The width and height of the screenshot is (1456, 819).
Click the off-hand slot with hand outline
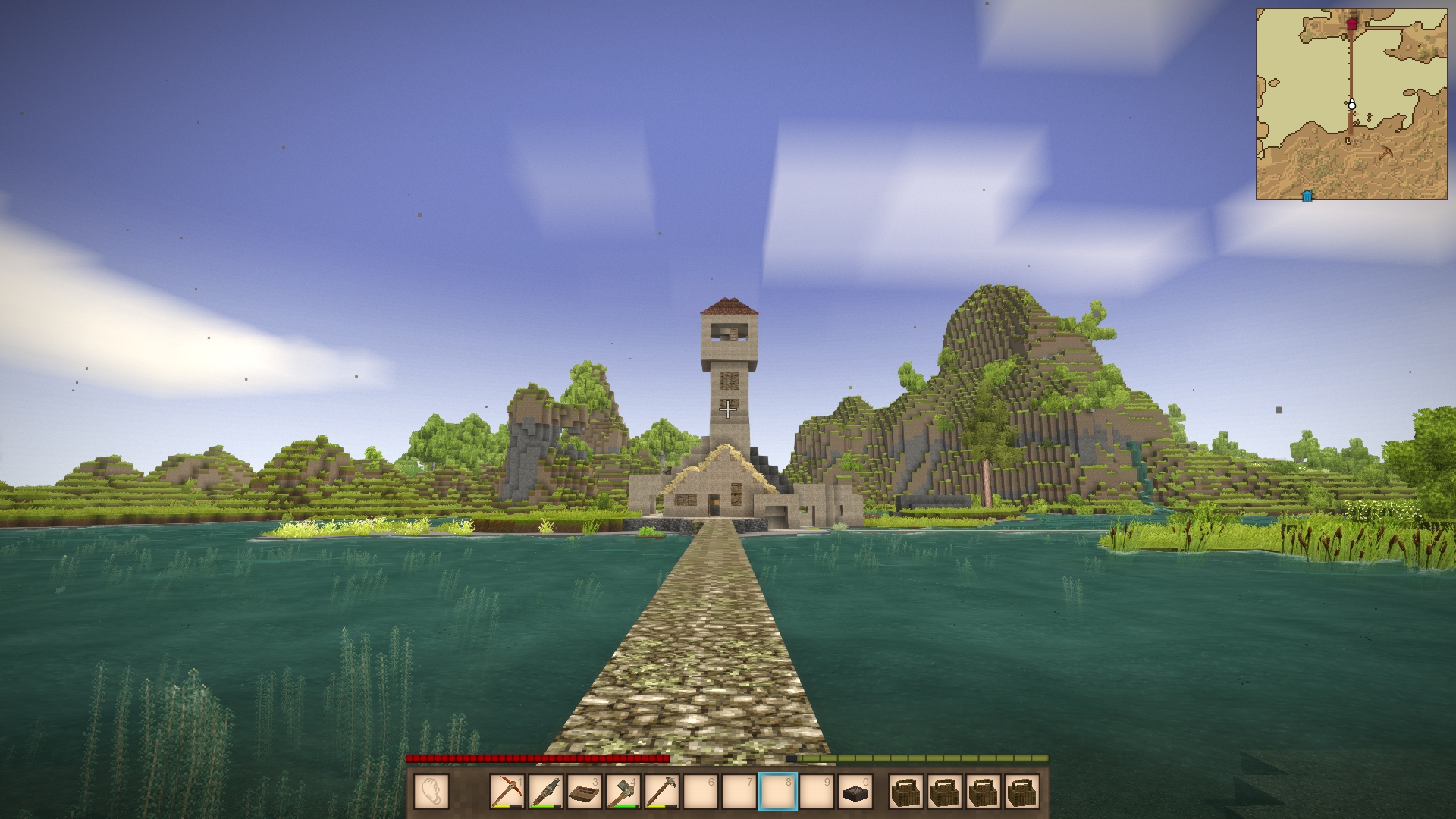pyautogui.click(x=431, y=792)
